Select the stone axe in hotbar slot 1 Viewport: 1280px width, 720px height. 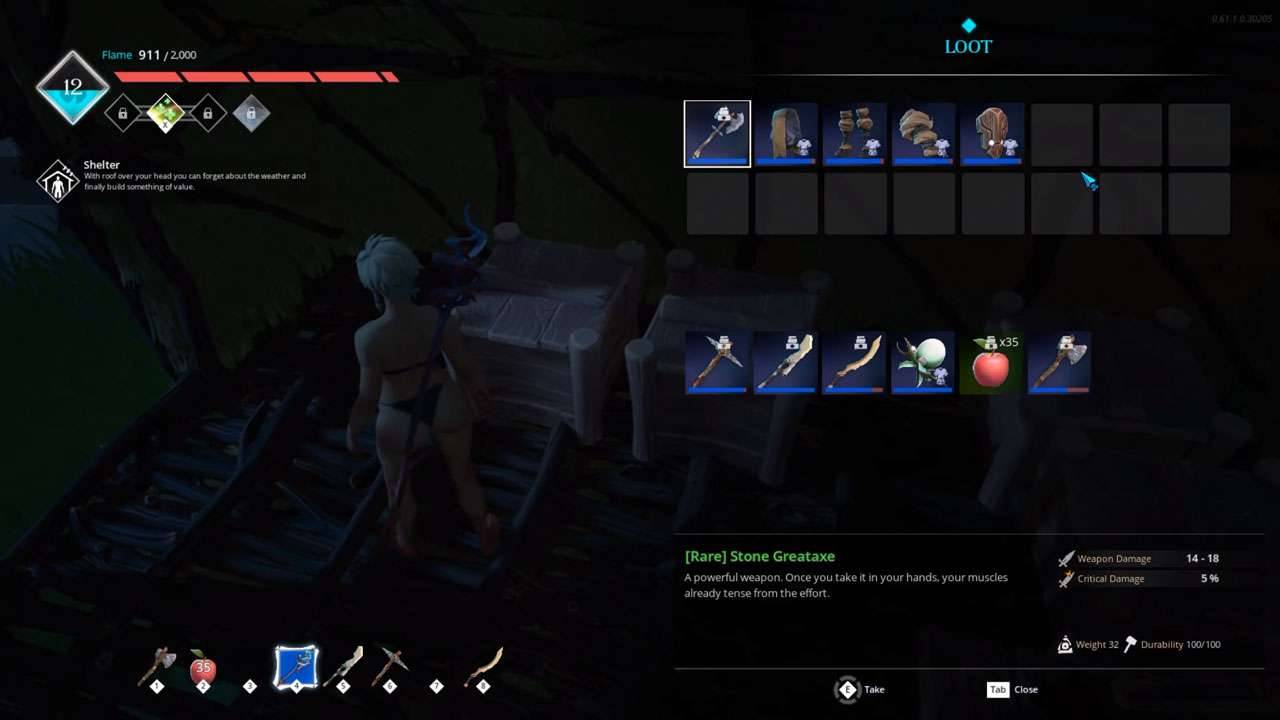coord(158,667)
